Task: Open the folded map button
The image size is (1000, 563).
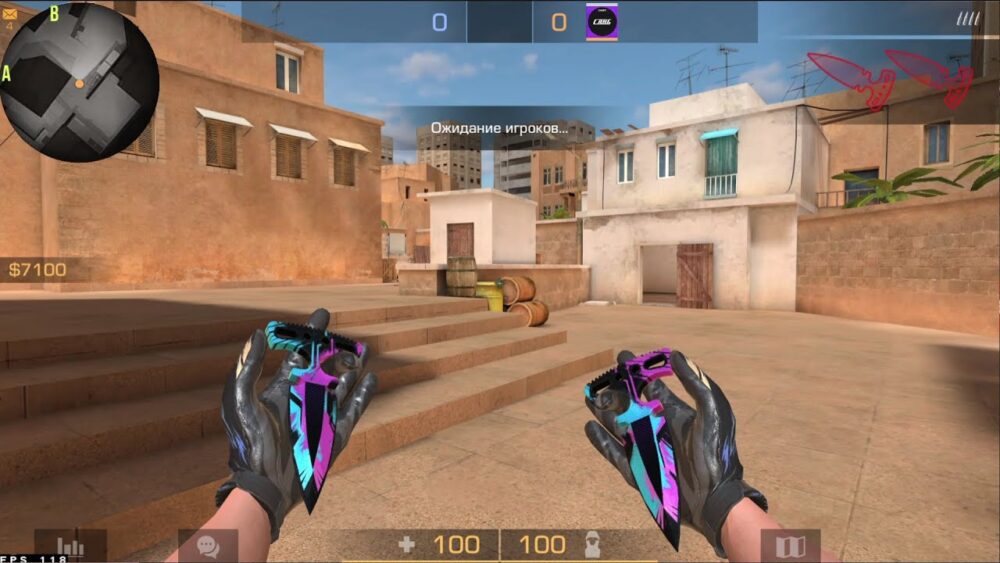Action: pyautogui.click(x=790, y=546)
